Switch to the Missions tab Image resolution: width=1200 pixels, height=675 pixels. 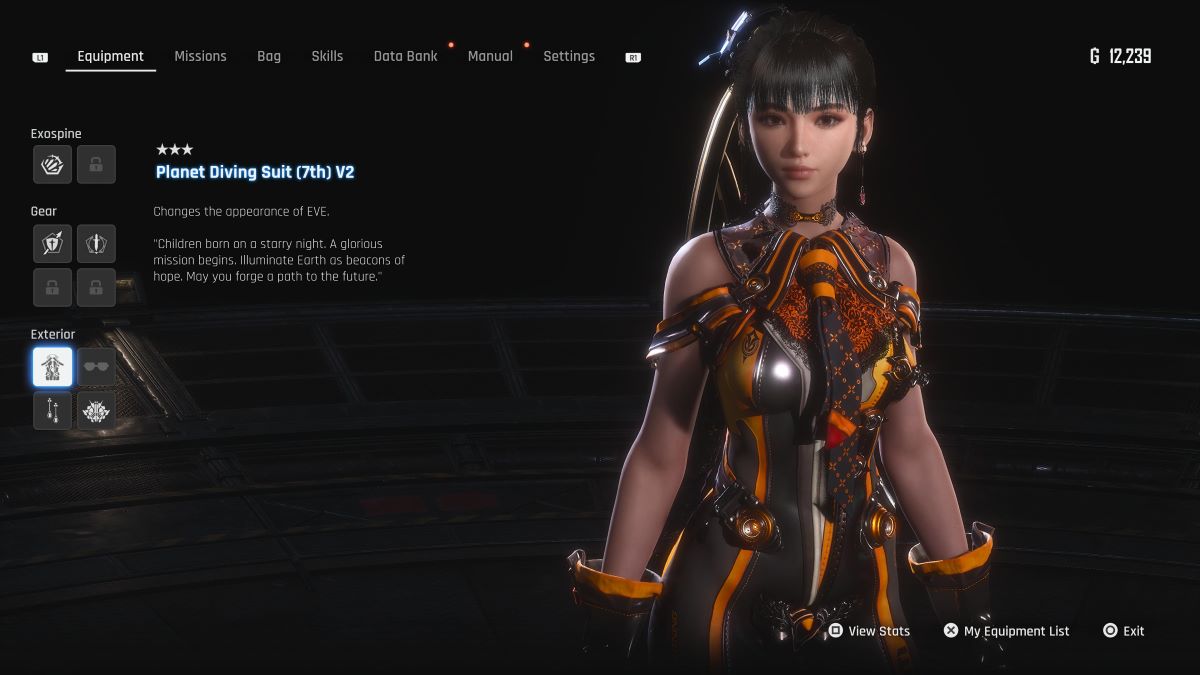pyautogui.click(x=200, y=56)
